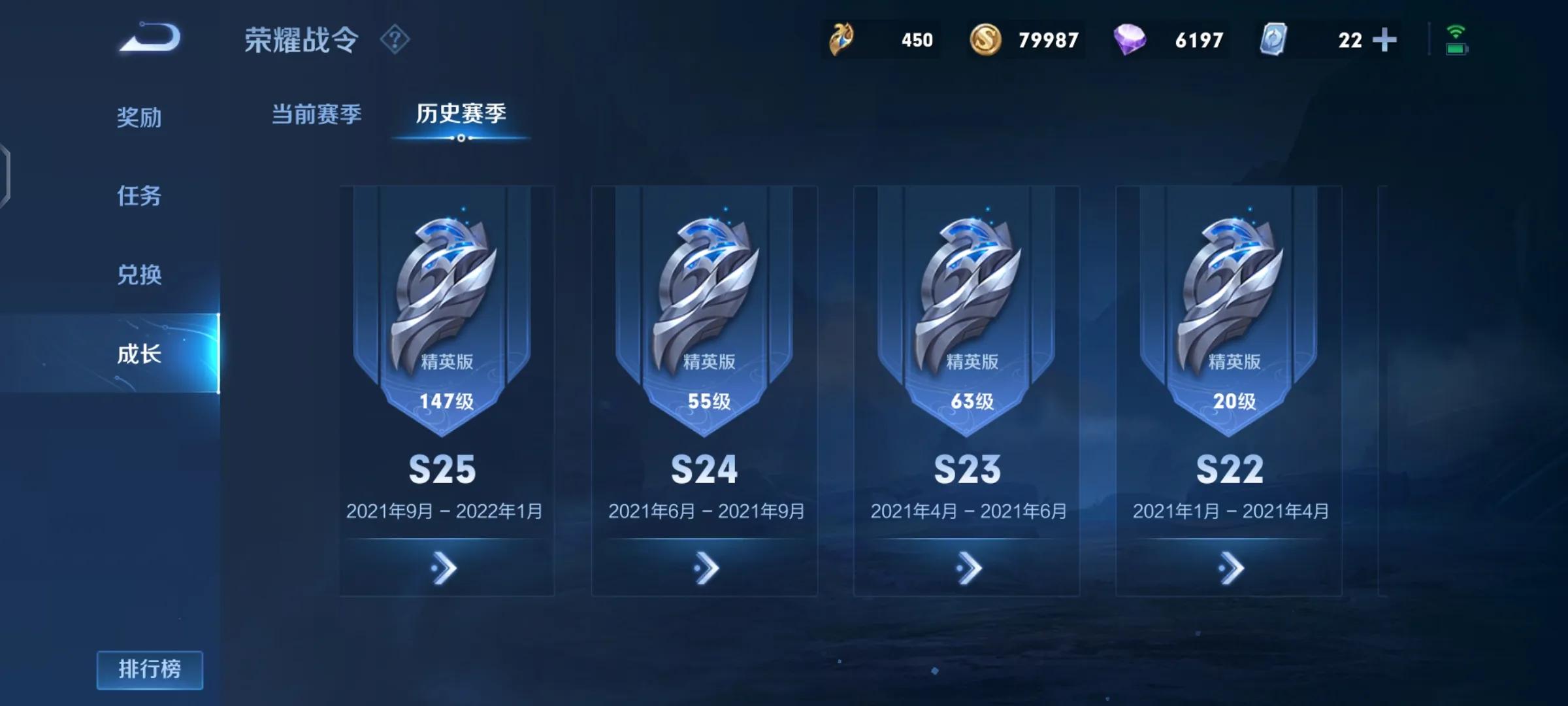Open the 荣耀战令 help question mark

tap(395, 40)
